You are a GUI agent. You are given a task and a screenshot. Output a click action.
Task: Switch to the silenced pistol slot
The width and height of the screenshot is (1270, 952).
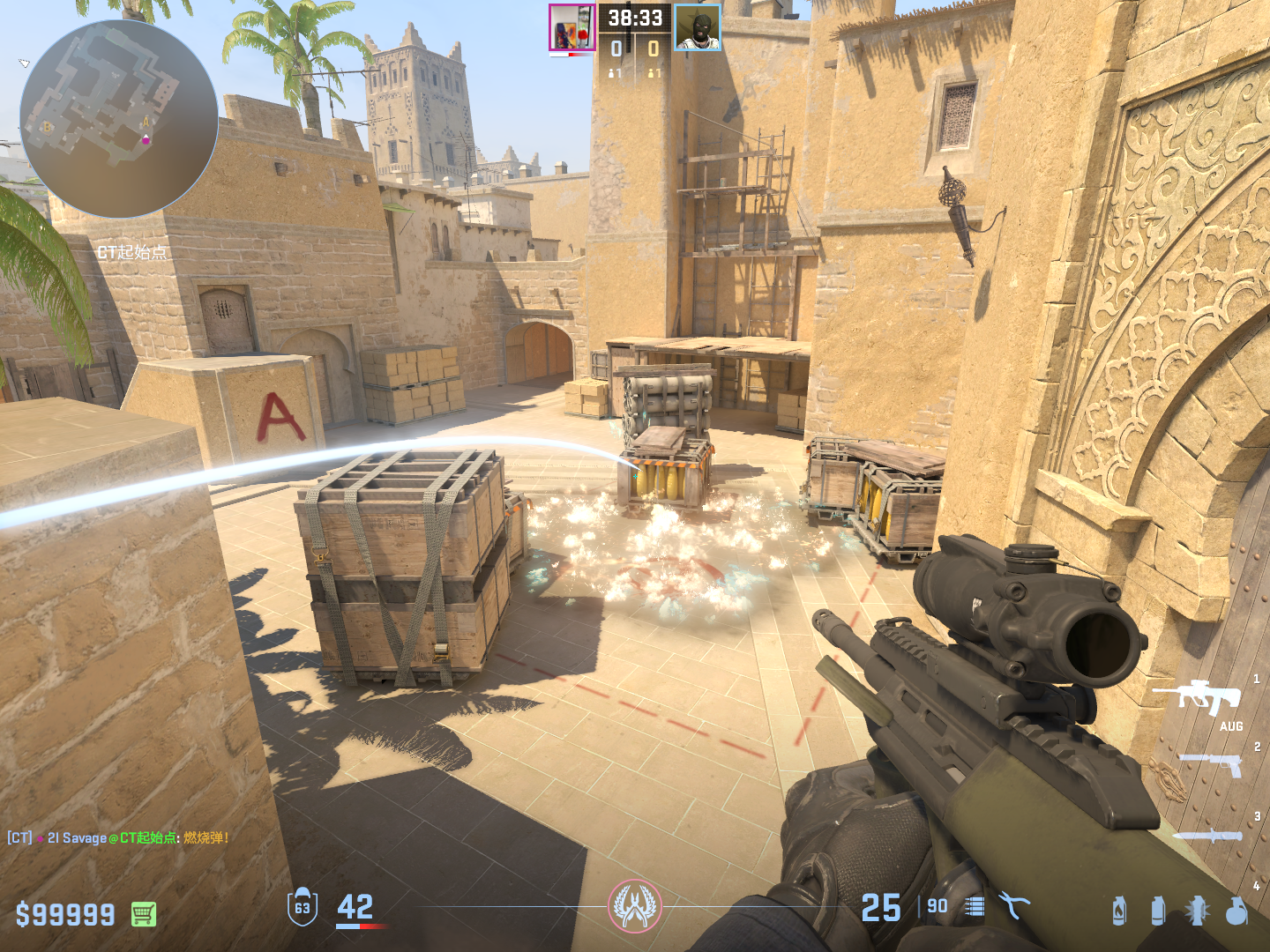point(1211,763)
